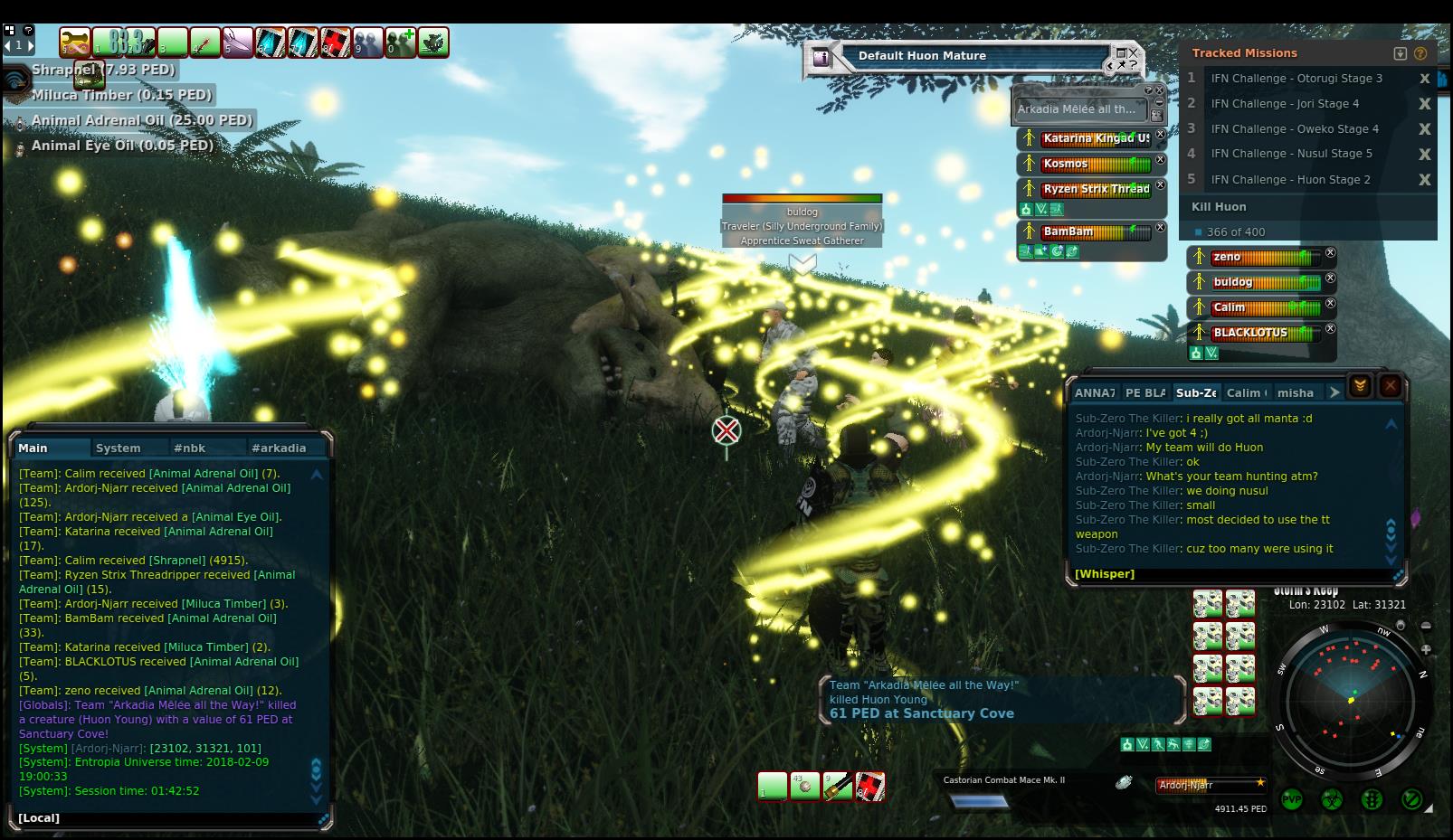Select the IFN Challenge - Huon Stage 2 mission

tap(1290, 179)
